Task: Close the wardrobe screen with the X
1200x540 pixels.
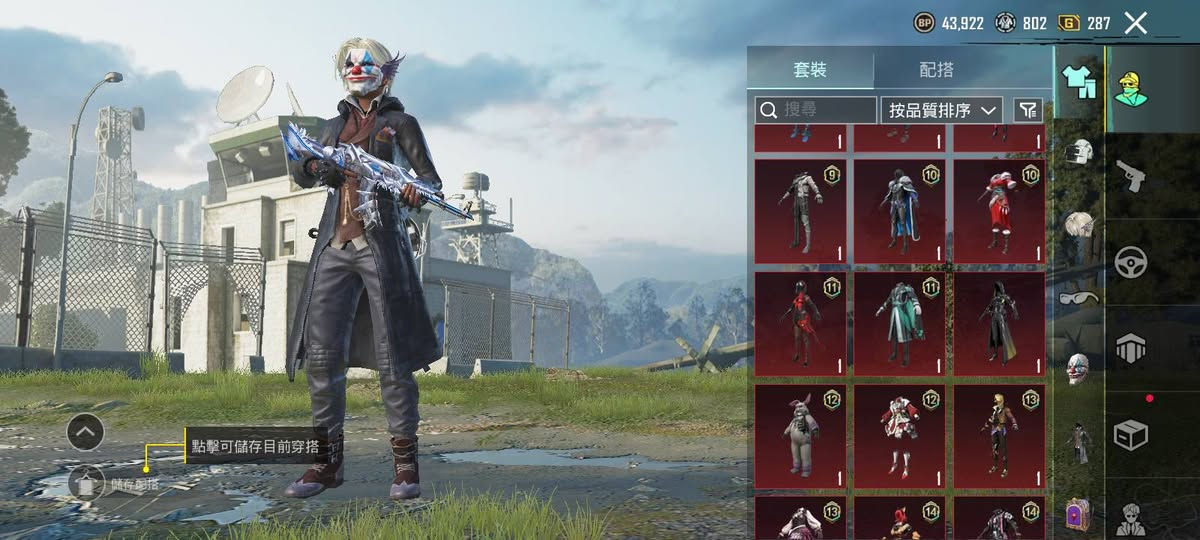Action: click(x=1135, y=23)
